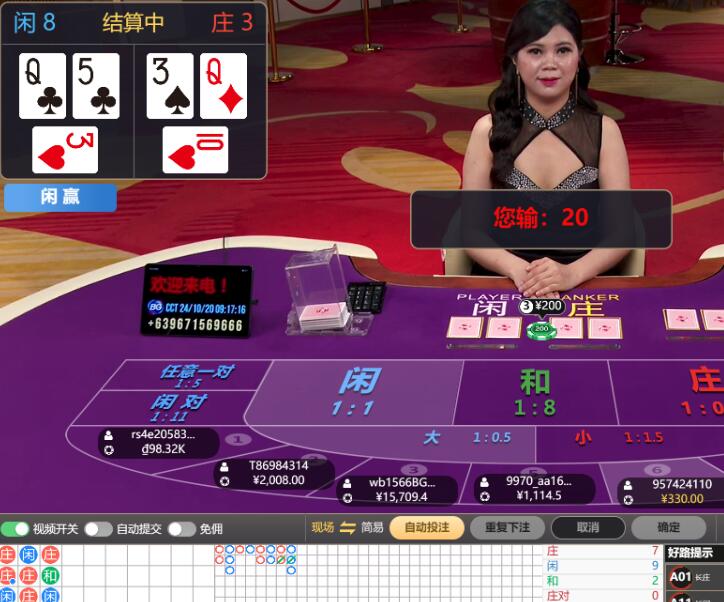Bet on 和 (Tie) 1:8 area

(534, 392)
